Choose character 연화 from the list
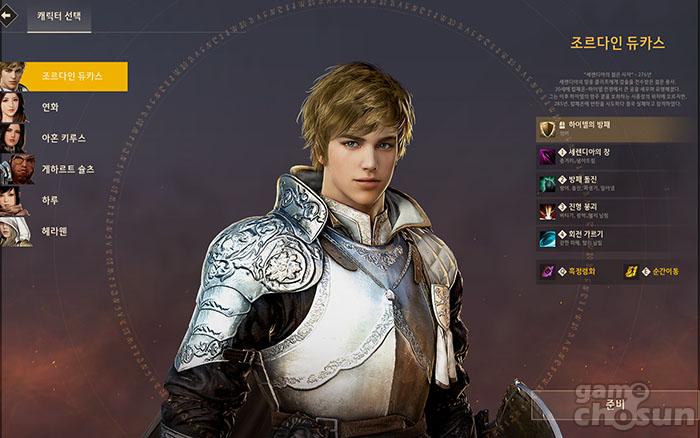 pyautogui.click(x=48, y=107)
